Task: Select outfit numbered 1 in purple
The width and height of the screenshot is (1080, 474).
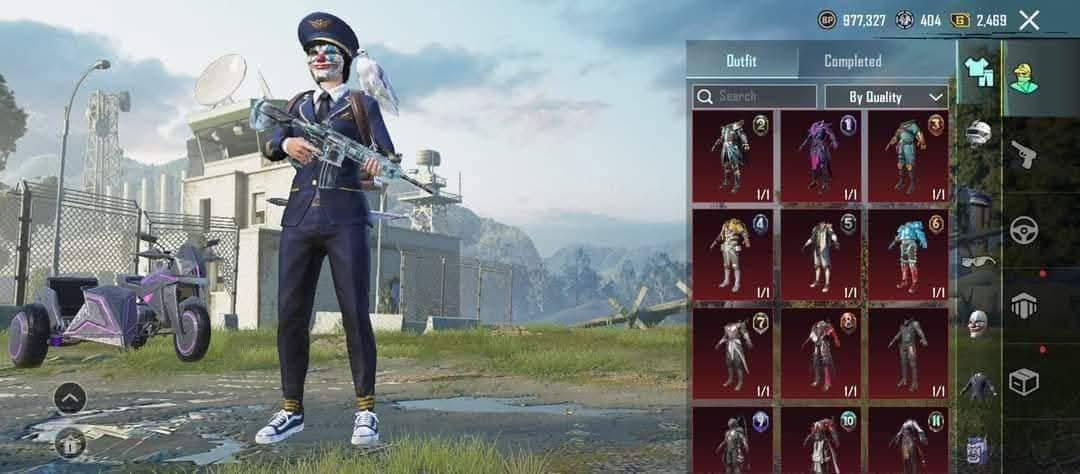Action: point(821,156)
